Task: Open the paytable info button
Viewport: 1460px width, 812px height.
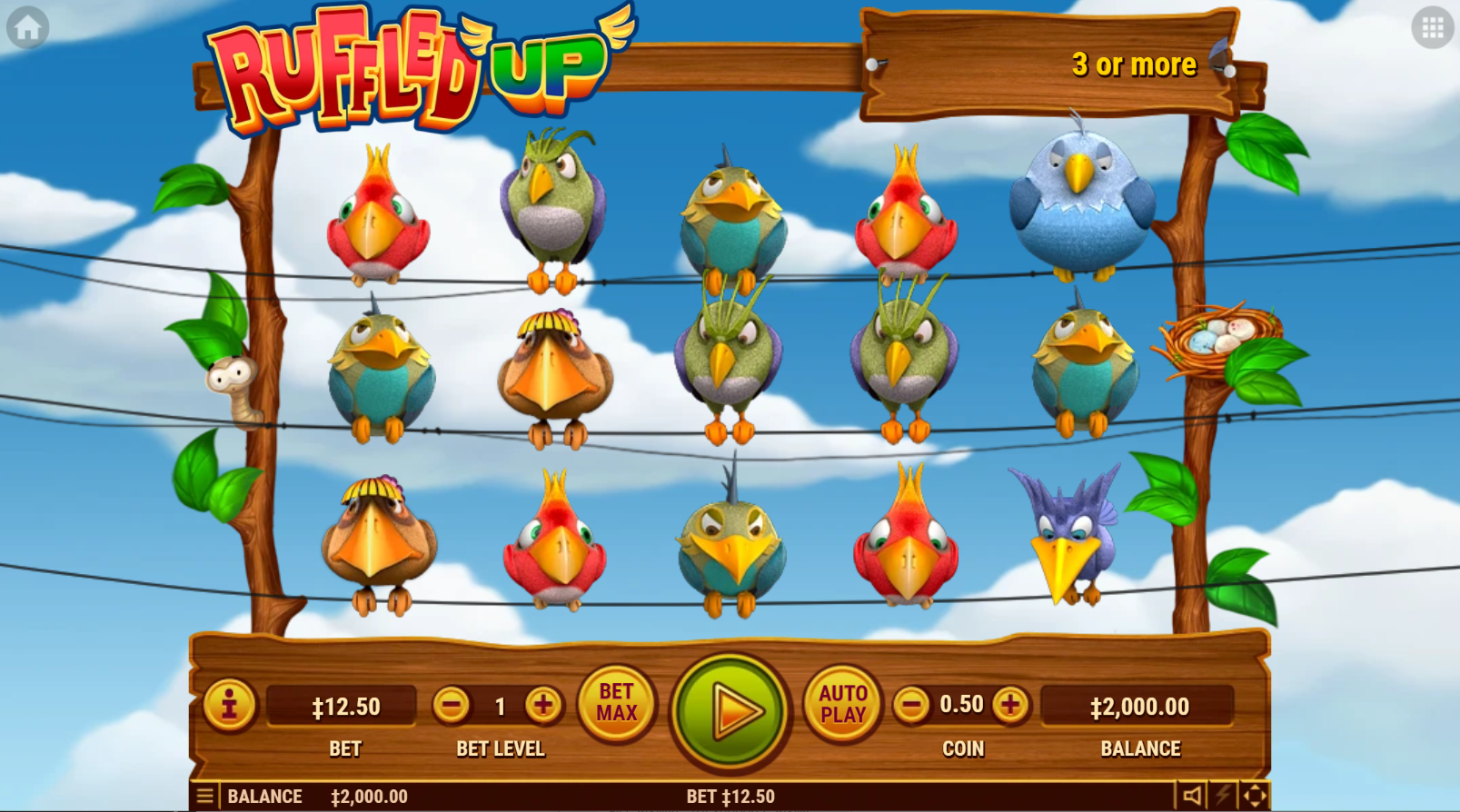Action: pos(229,705)
